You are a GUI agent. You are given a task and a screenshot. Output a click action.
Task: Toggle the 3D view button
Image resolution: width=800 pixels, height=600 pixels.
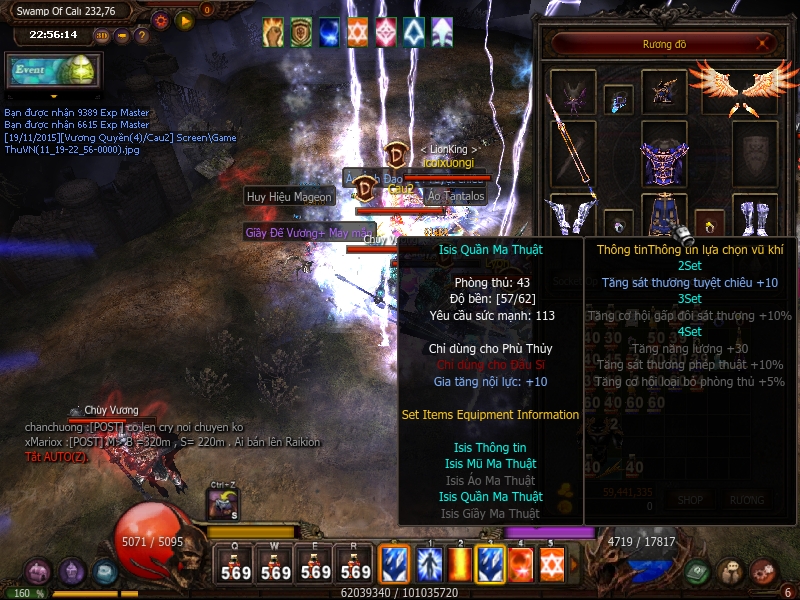point(102,35)
